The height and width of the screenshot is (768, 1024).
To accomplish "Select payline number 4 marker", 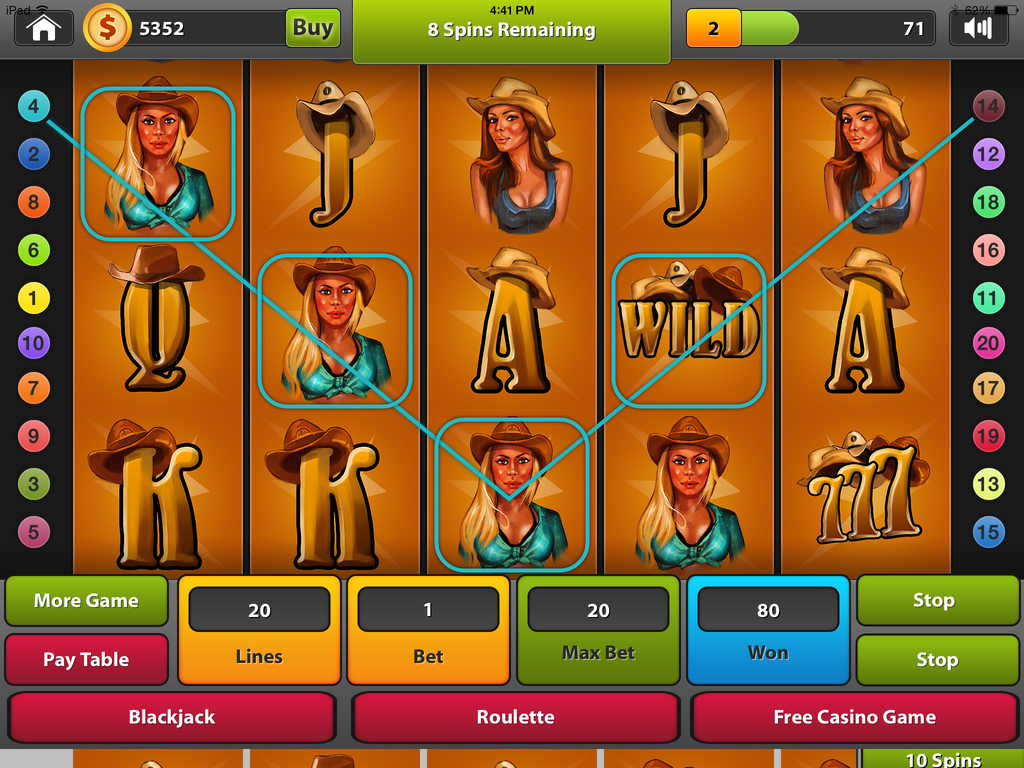I will pos(33,106).
